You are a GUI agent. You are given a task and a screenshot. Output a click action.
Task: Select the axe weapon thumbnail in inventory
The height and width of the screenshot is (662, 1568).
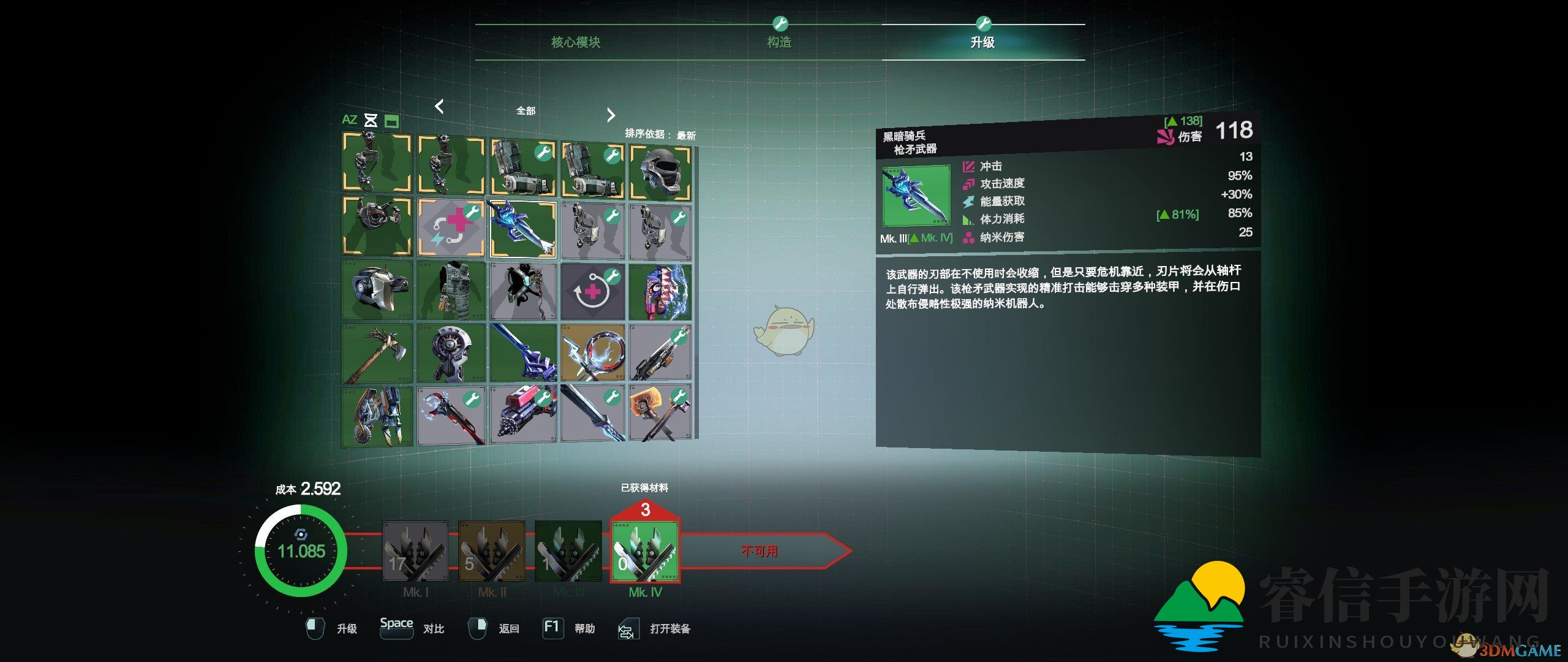coord(377,356)
